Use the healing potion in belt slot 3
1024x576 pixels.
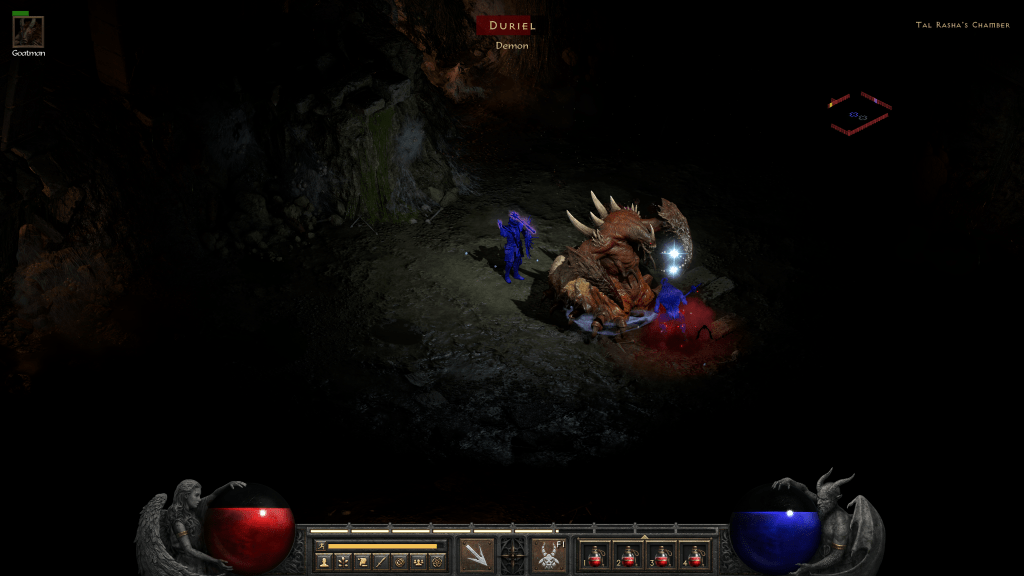[x=662, y=555]
